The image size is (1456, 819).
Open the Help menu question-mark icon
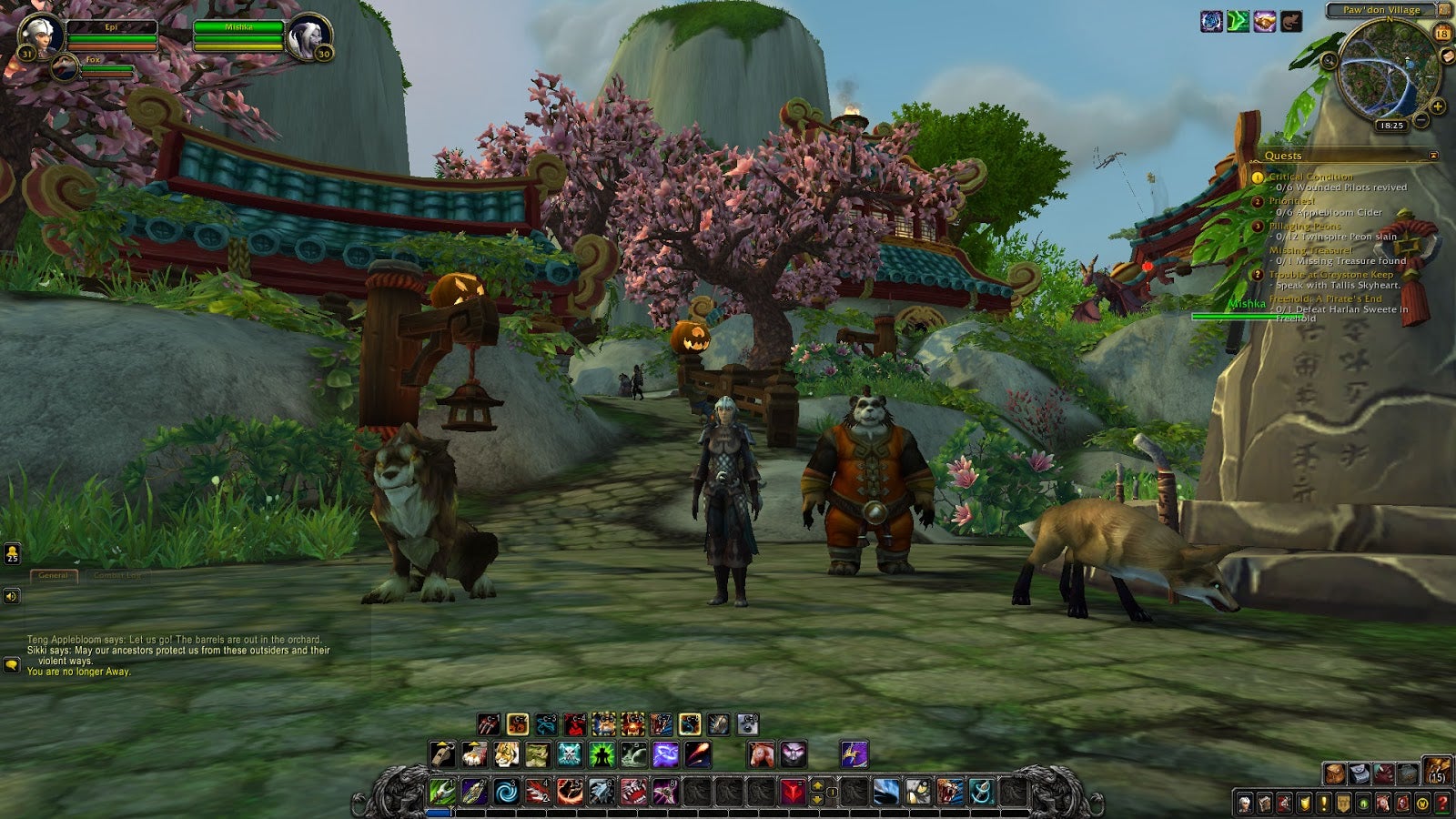click(1442, 804)
